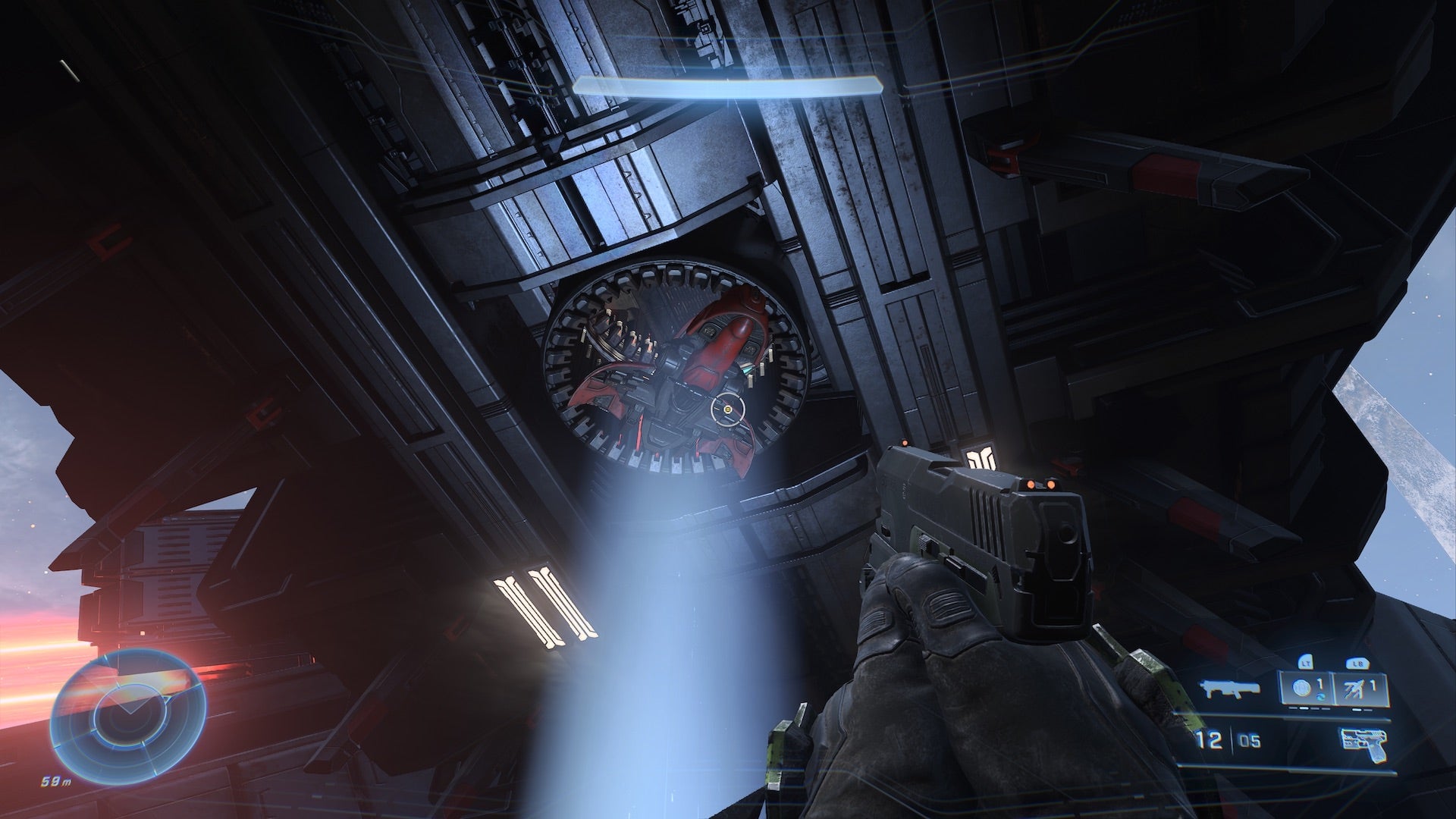Image resolution: width=1456 pixels, height=819 pixels.
Task: Expand the equipment slots tray
Action: coord(1335,688)
